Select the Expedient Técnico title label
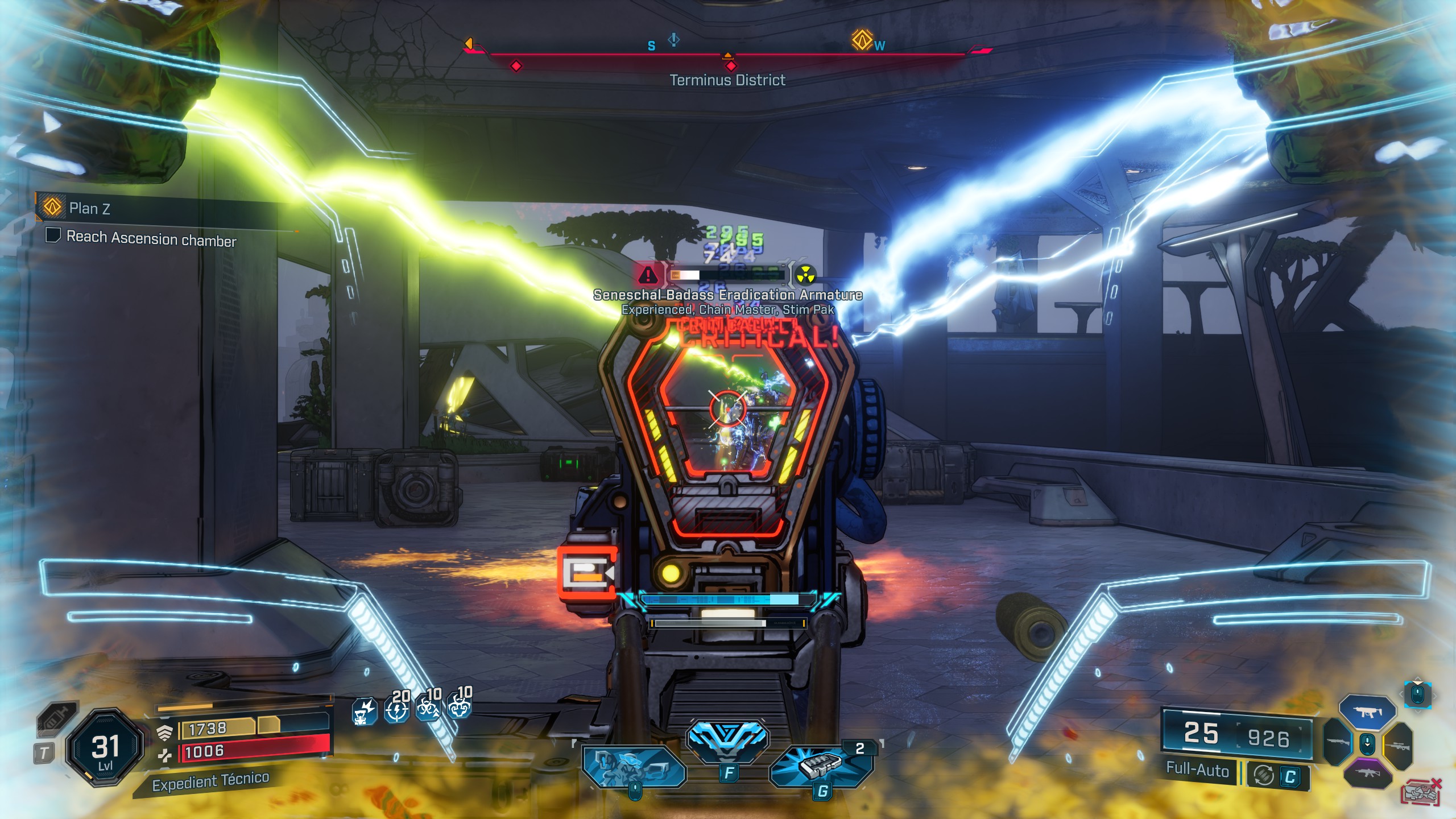 (210, 781)
